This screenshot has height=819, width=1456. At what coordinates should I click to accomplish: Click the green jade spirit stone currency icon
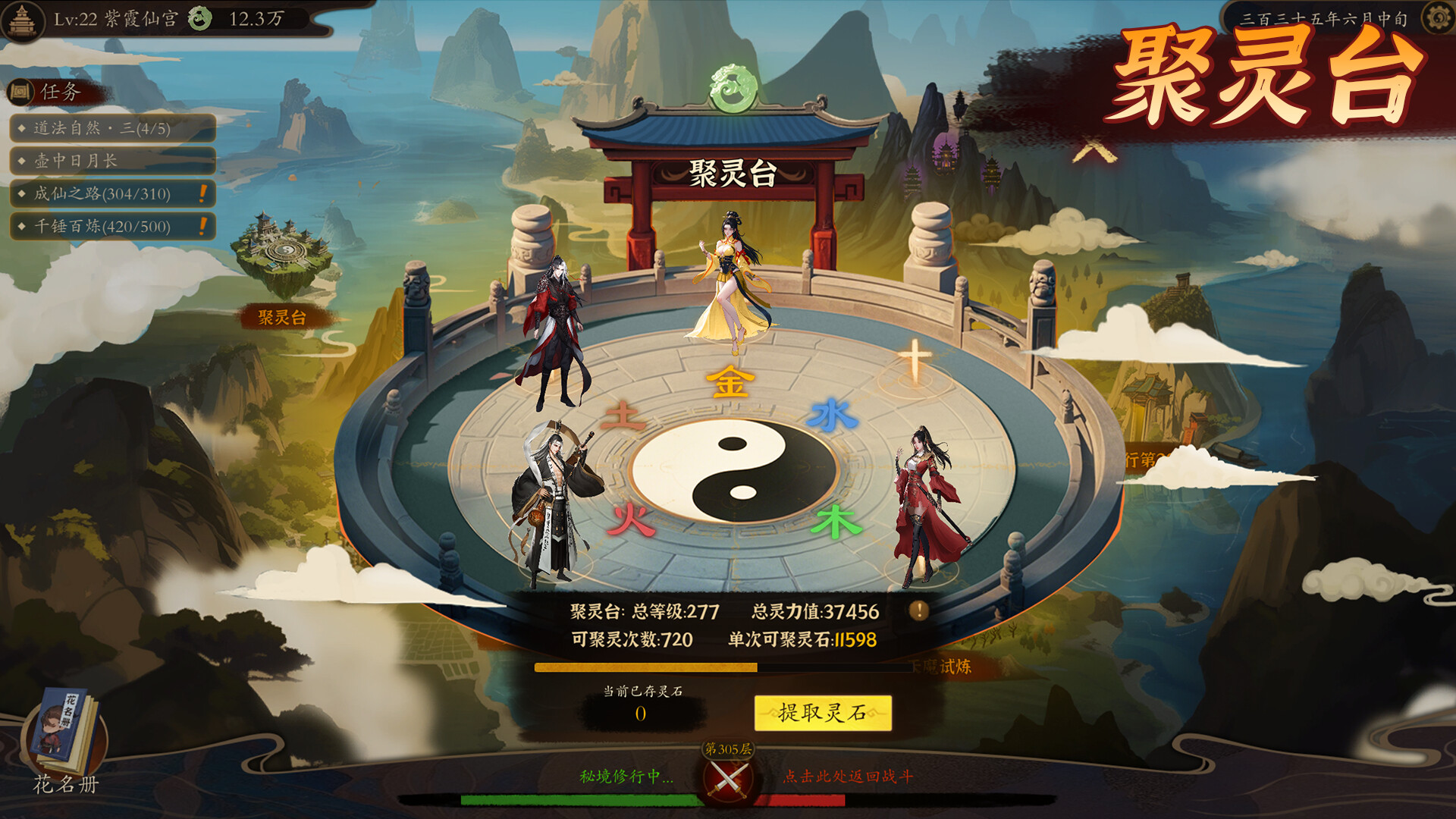click(200, 18)
